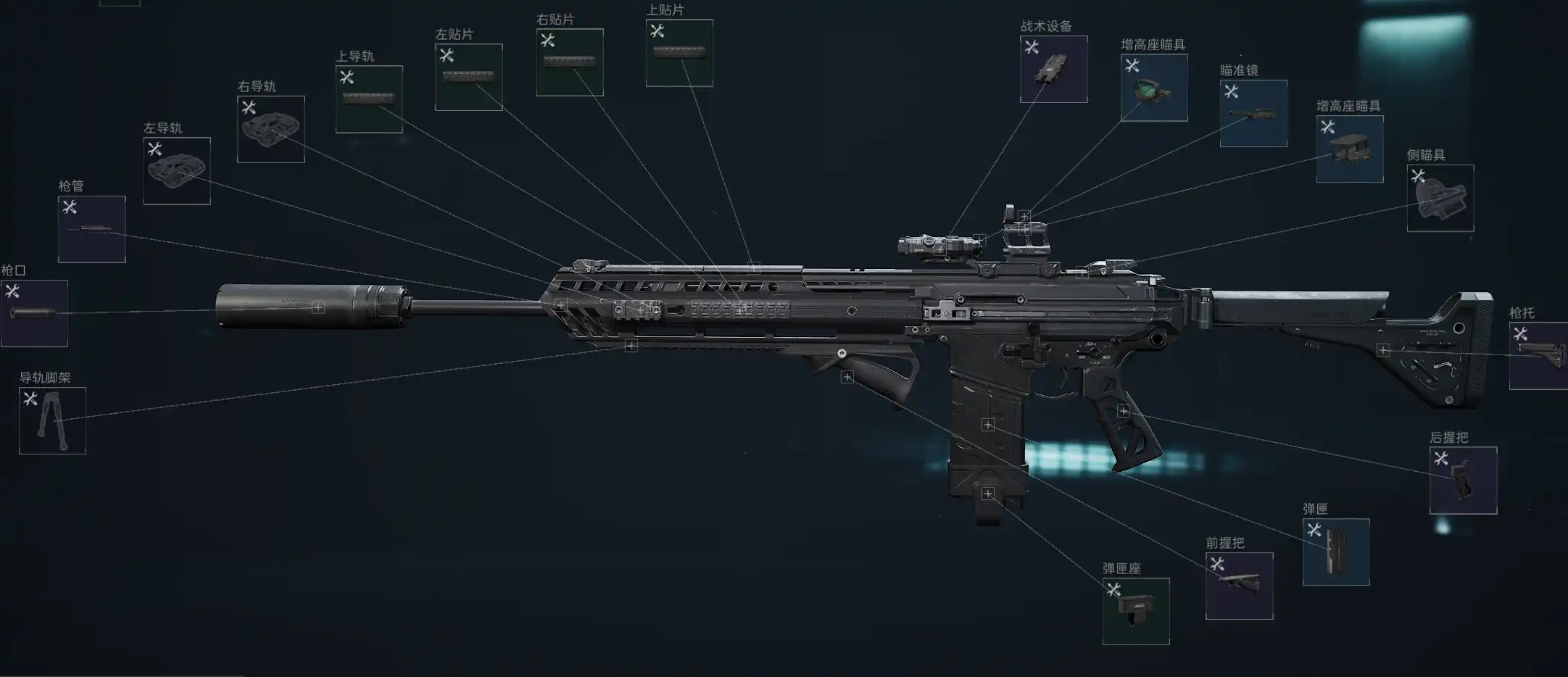
Task: Choose the 弹匣座 magazine well slot
Action: tap(1136, 611)
